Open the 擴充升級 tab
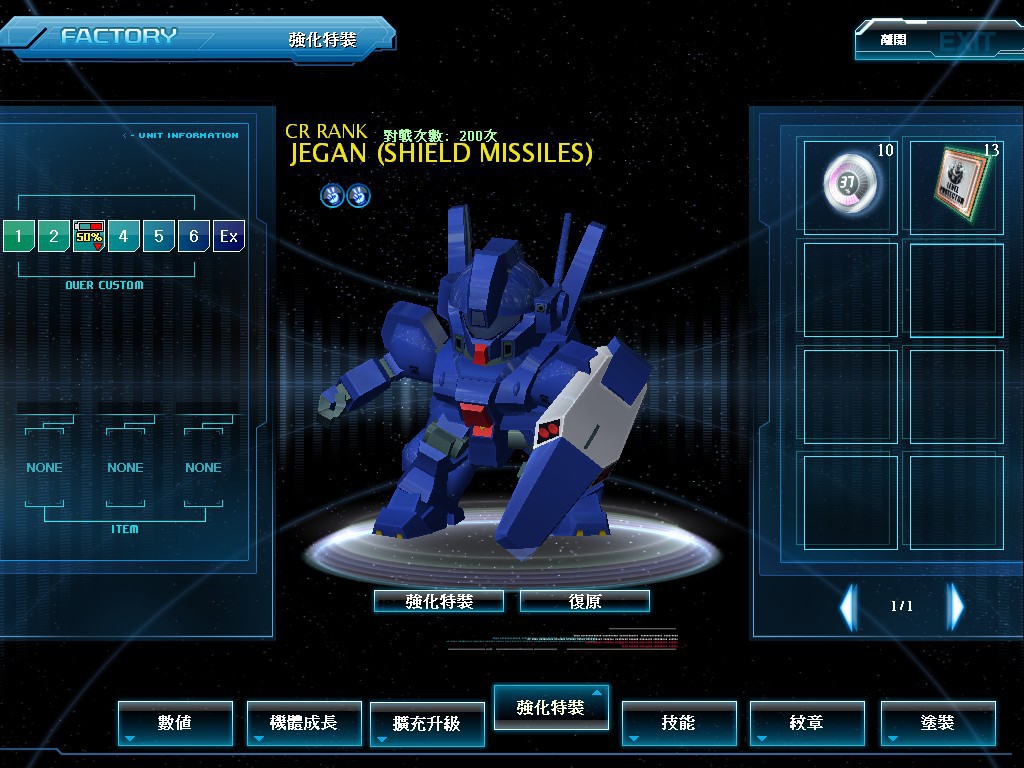This screenshot has width=1024, height=768. [427, 723]
